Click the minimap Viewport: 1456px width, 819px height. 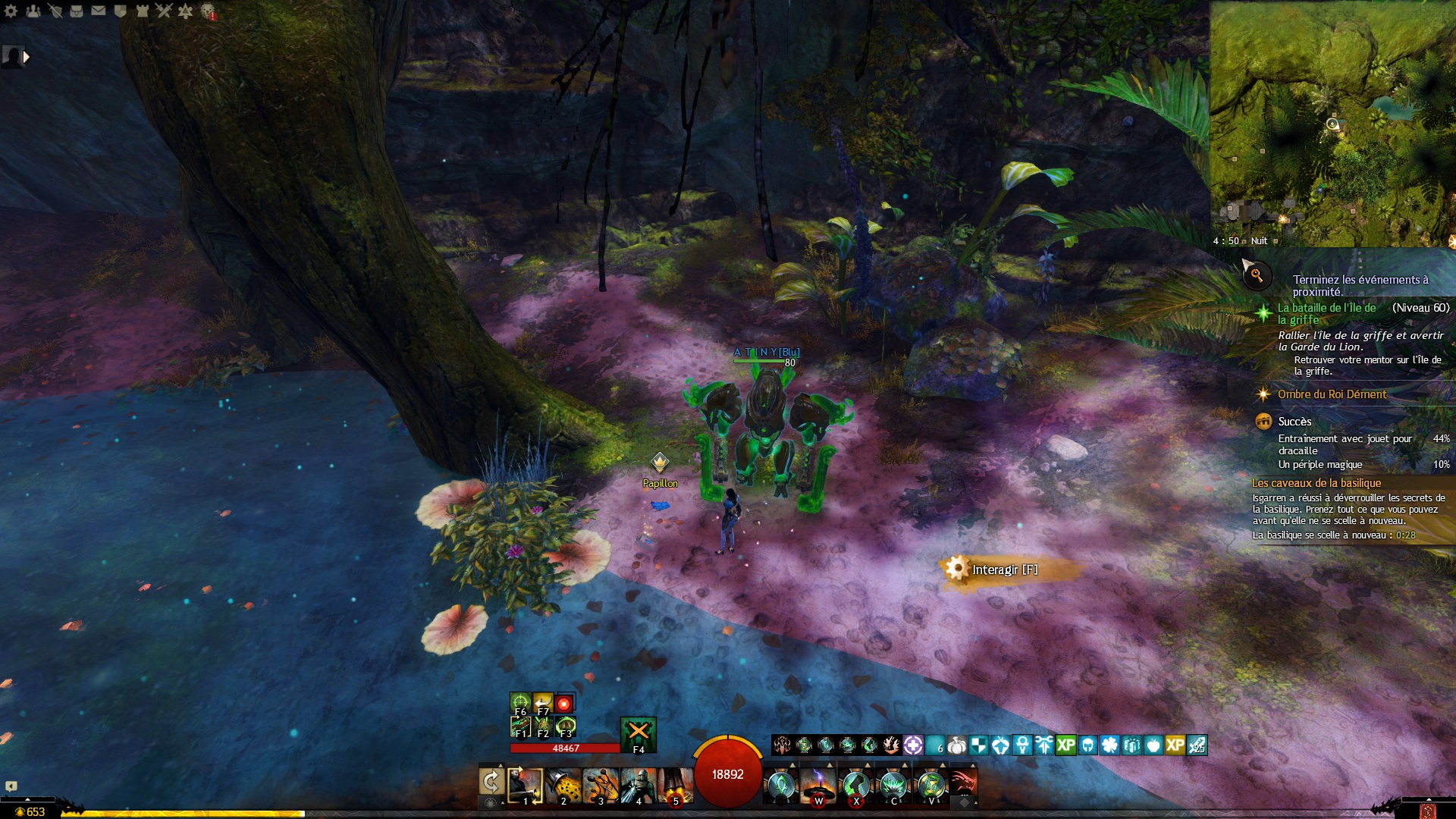click(1332, 121)
